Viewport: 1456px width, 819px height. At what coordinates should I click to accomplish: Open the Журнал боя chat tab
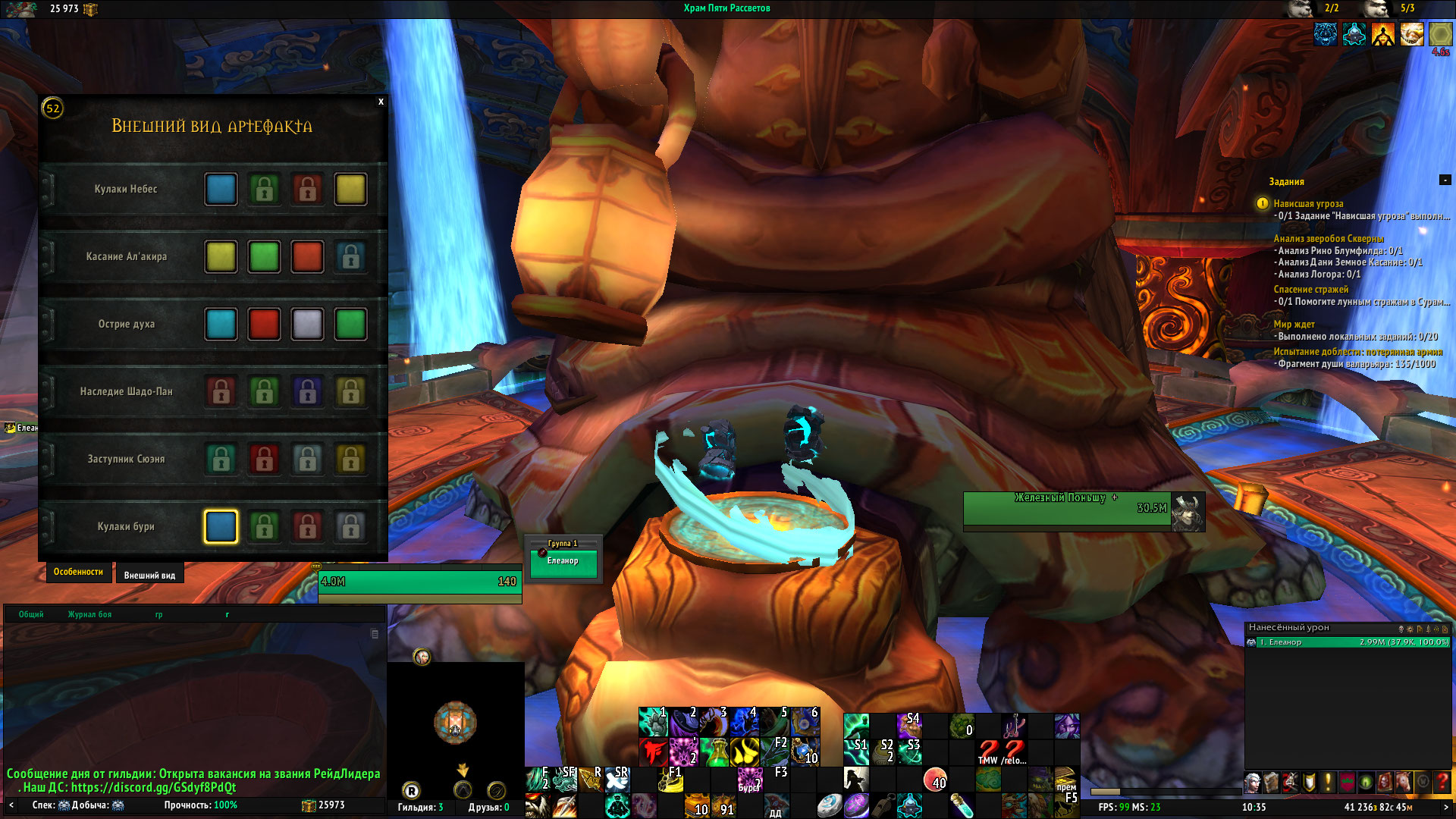click(x=89, y=615)
